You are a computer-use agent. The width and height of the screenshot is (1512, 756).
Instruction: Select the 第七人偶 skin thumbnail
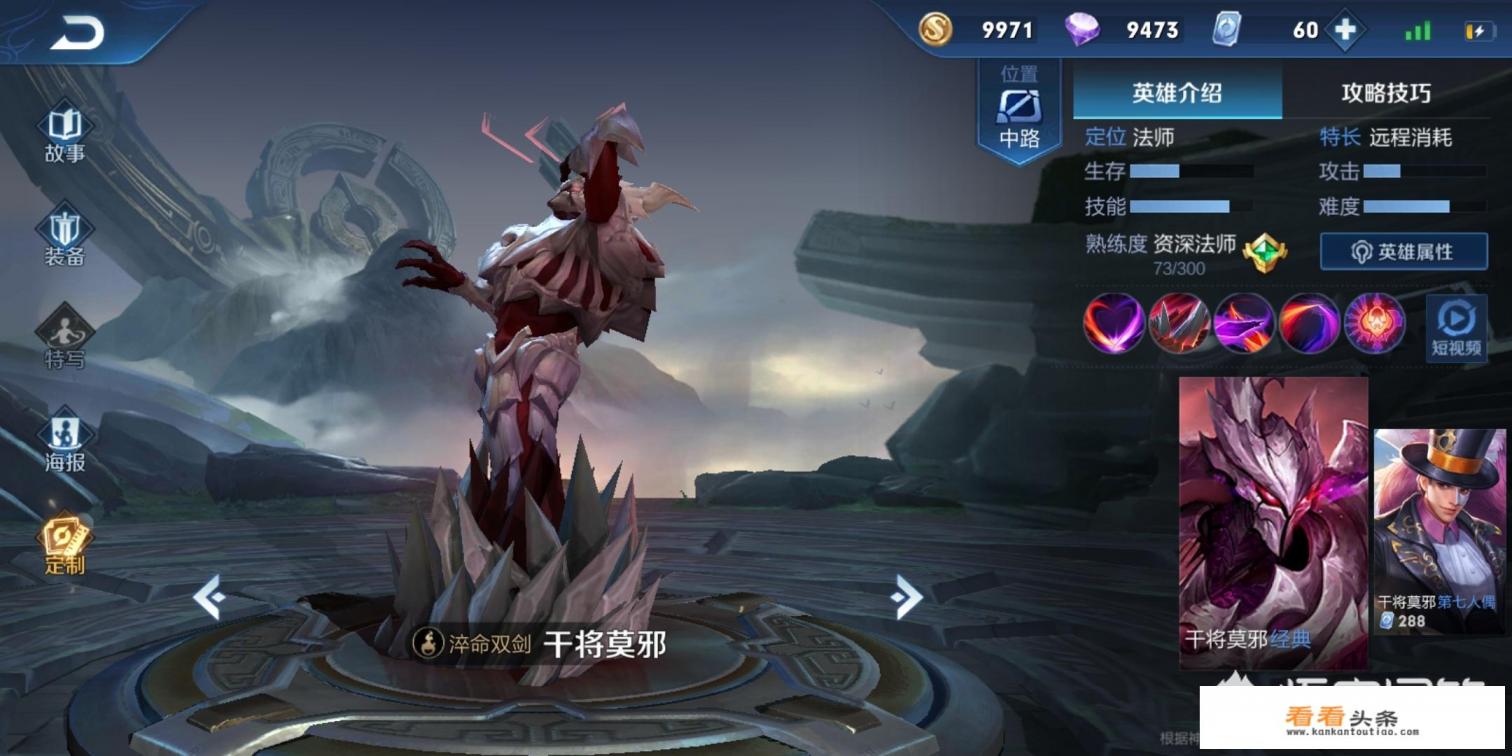[x=1437, y=520]
